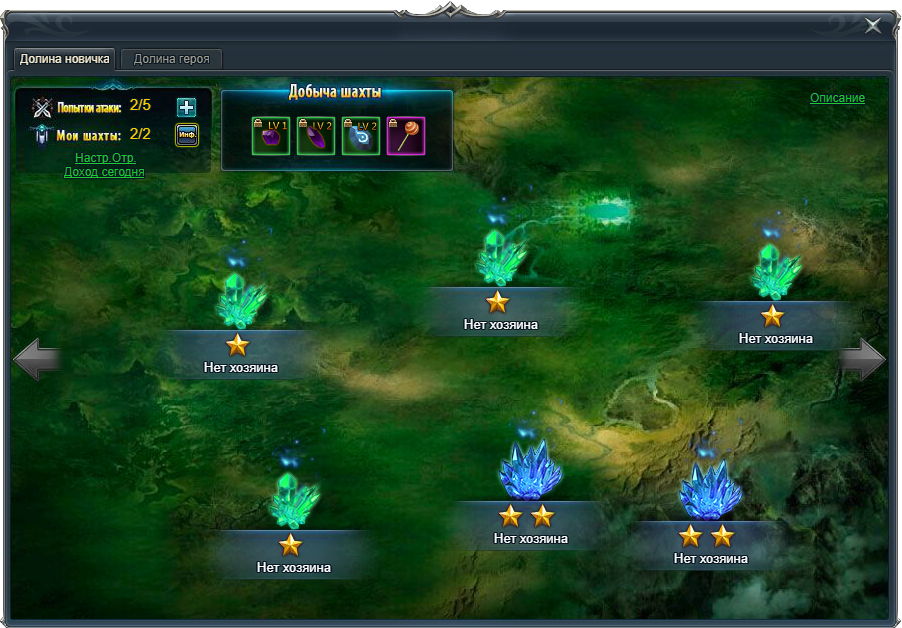
Task: Select the LV 1 purple gem loot icon
Action: pos(271,136)
